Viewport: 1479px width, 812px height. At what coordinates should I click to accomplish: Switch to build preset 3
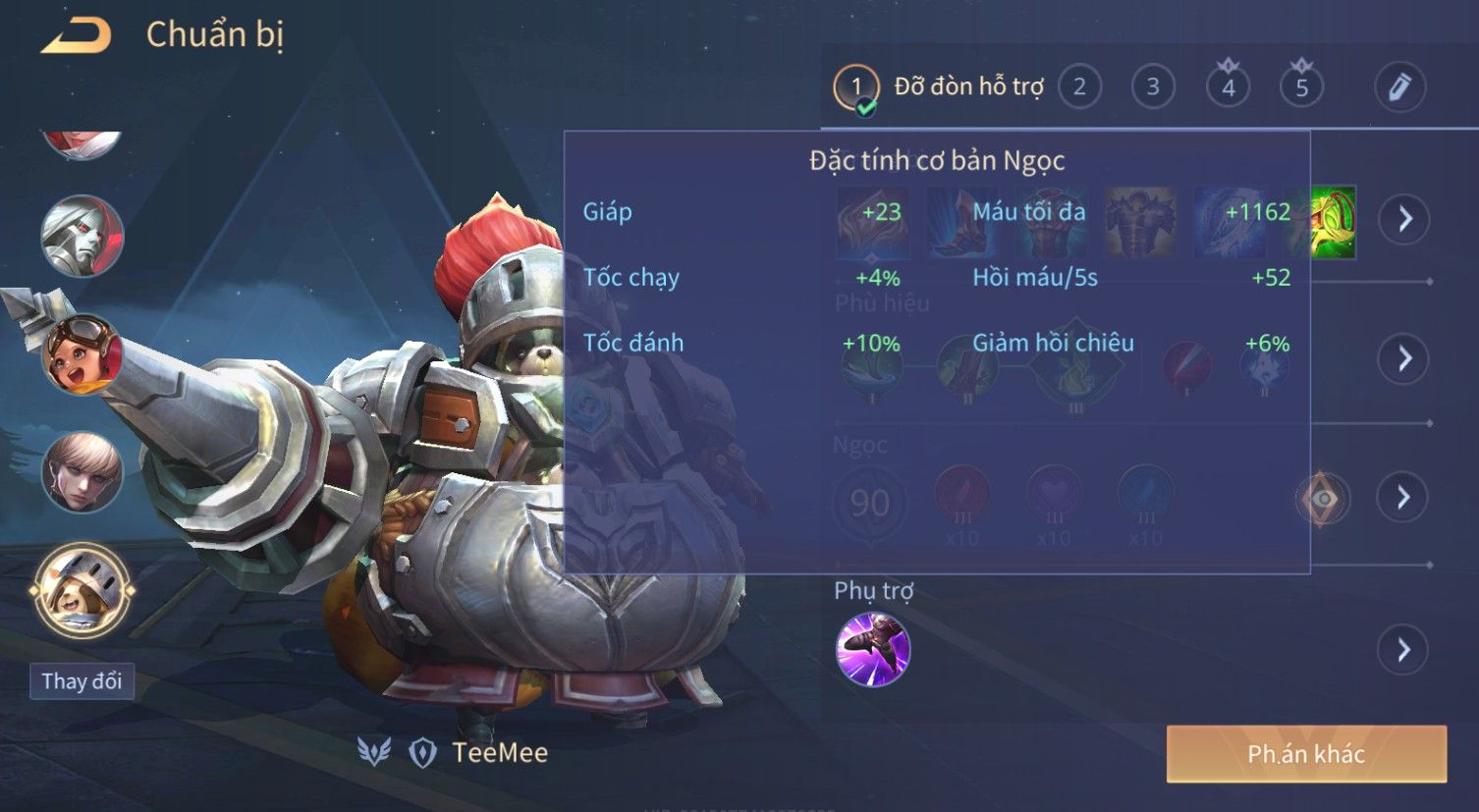1153,87
